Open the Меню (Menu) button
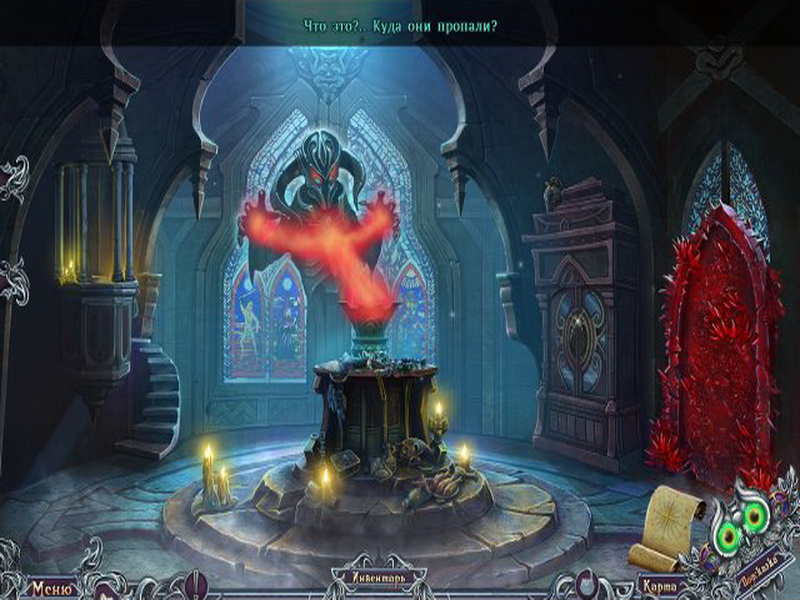The width and height of the screenshot is (800, 600). point(50,587)
